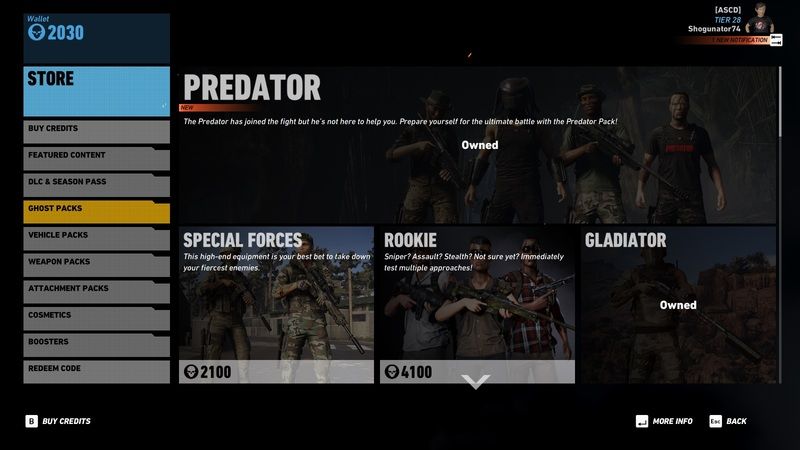Show the Cosmetics category
The image size is (800, 450).
96,315
